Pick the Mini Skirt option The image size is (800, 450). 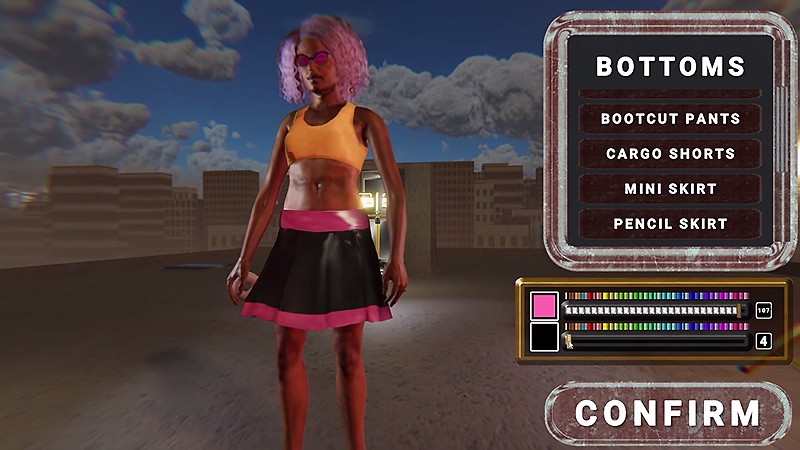pyautogui.click(x=670, y=189)
